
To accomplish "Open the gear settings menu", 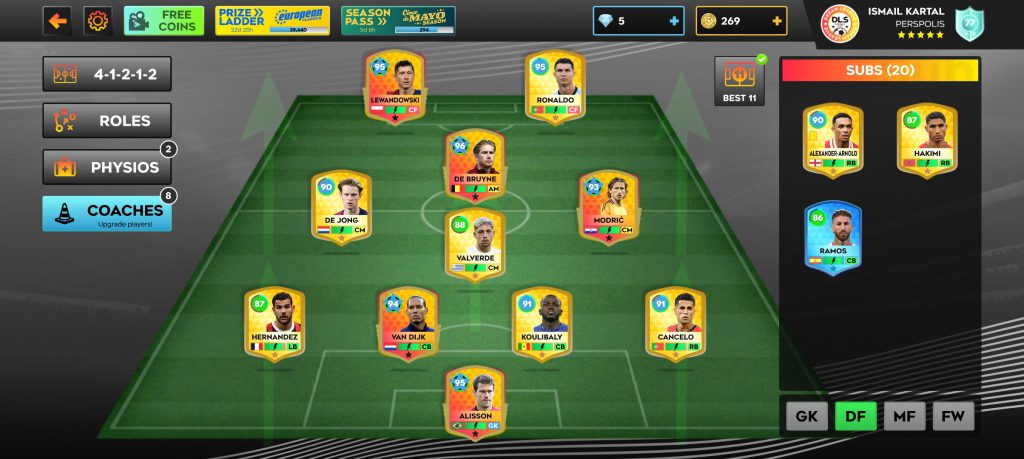I will click(98, 20).
